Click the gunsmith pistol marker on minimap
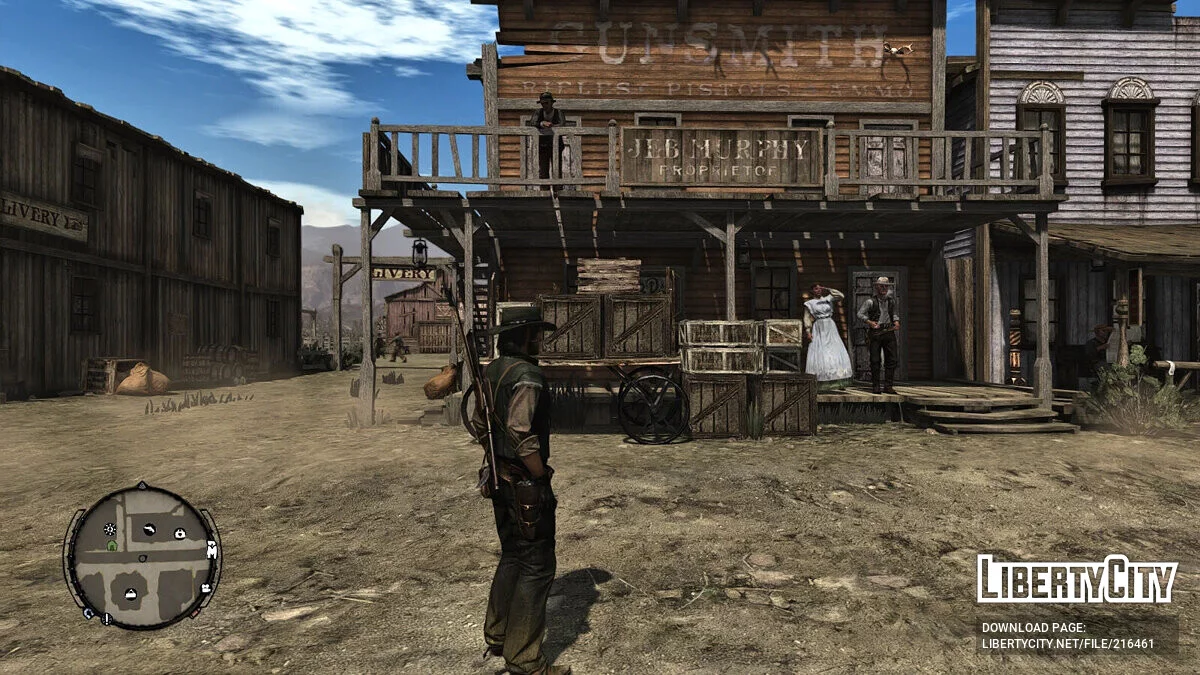1200x675 pixels. coord(149,529)
